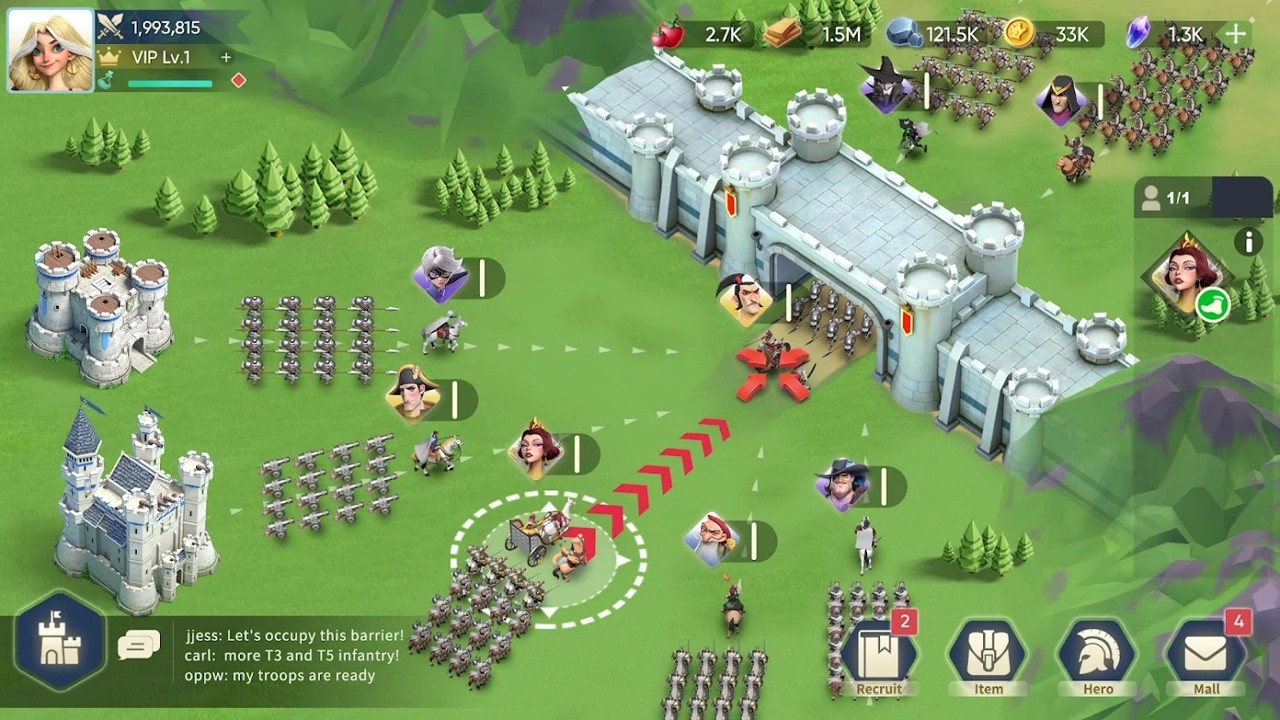The image size is (1280, 720).
Task: Select the samurai hero marker at gate
Action: click(x=745, y=298)
